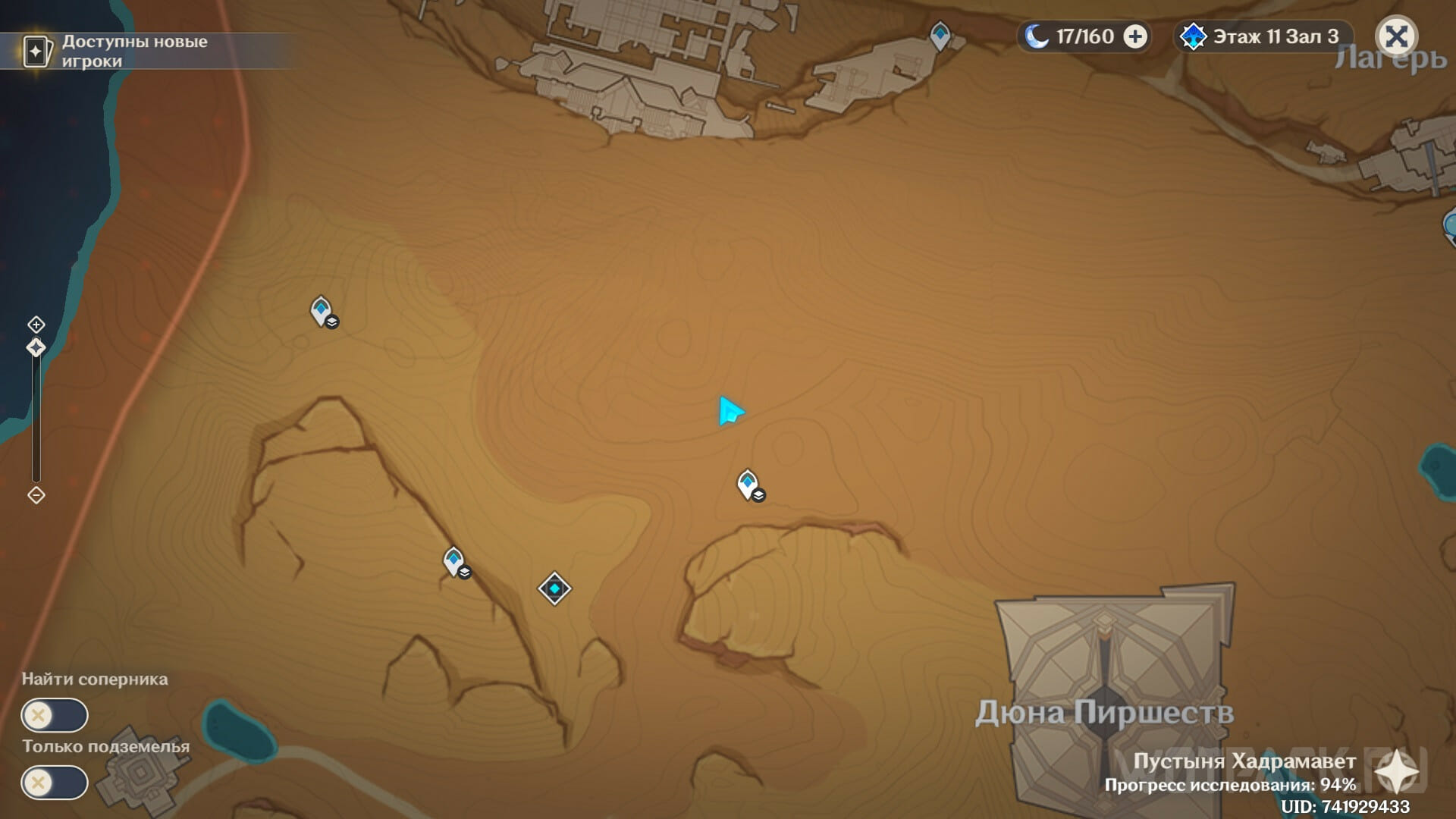Select the teleport waypoint beside the diamond marker
This screenshot has width=1456, height=819.
tap(453, 562)
